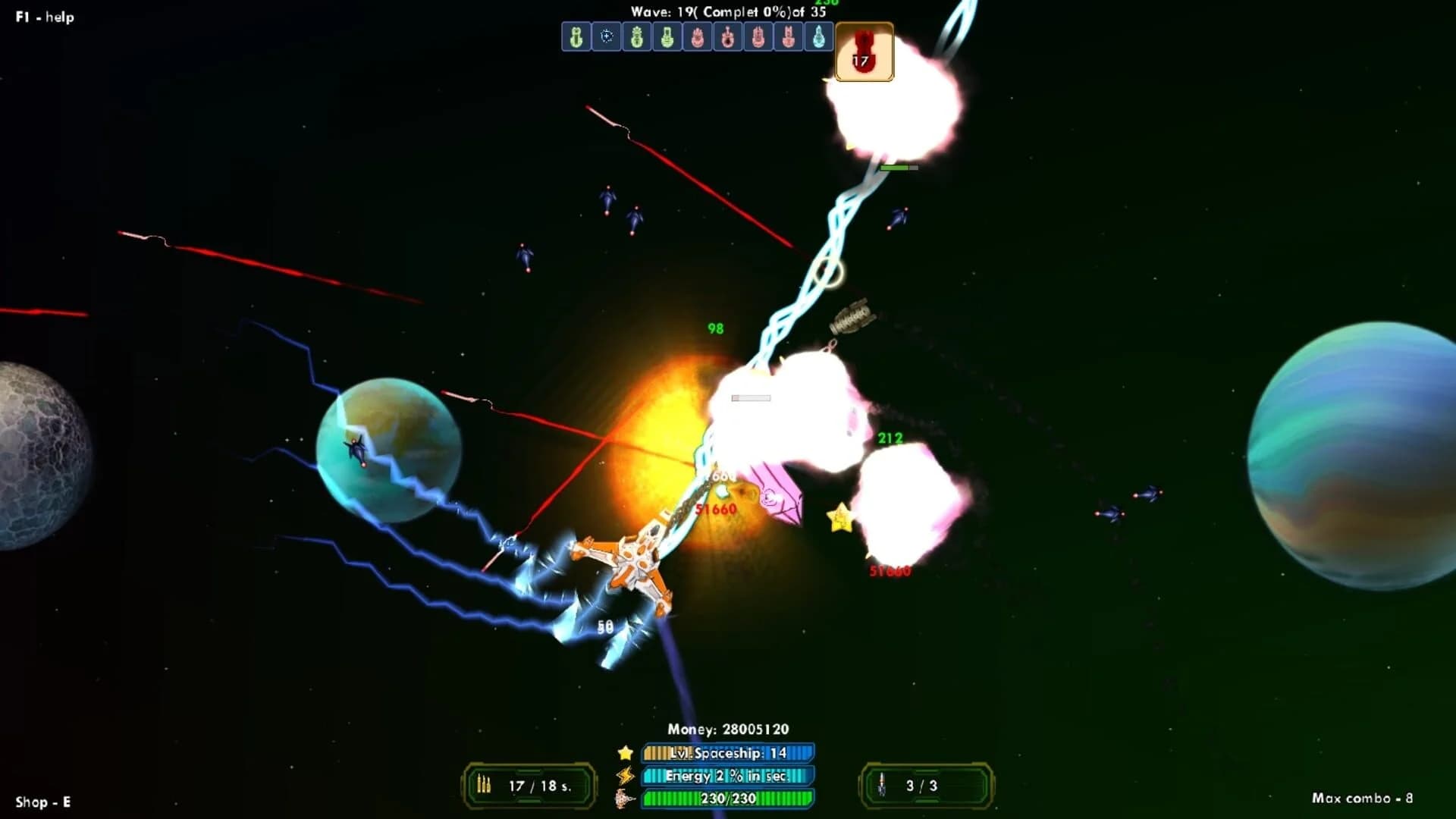Select the first red enemy ship icon
Screen dimensions: 1456x819
point(698,38)
